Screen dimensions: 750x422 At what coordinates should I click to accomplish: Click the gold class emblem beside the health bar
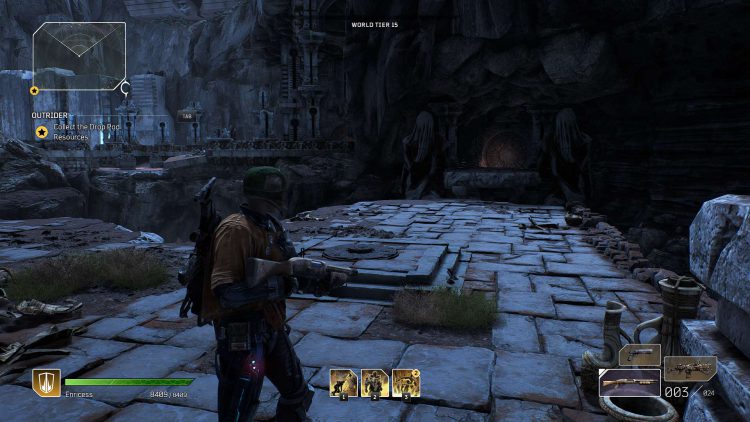[x=46, y=381]
